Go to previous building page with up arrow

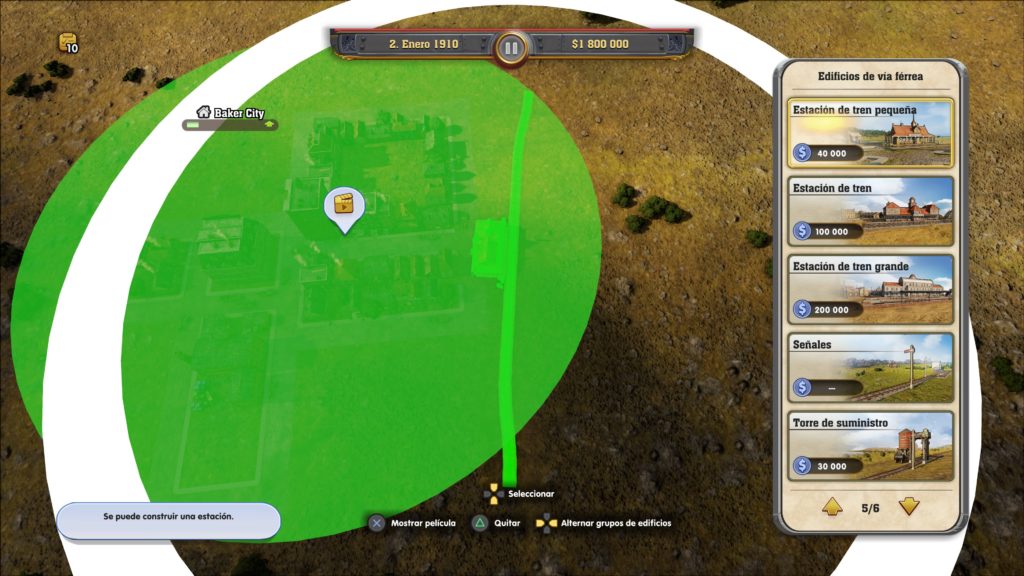pyautogui.click(x=832, y=507)
